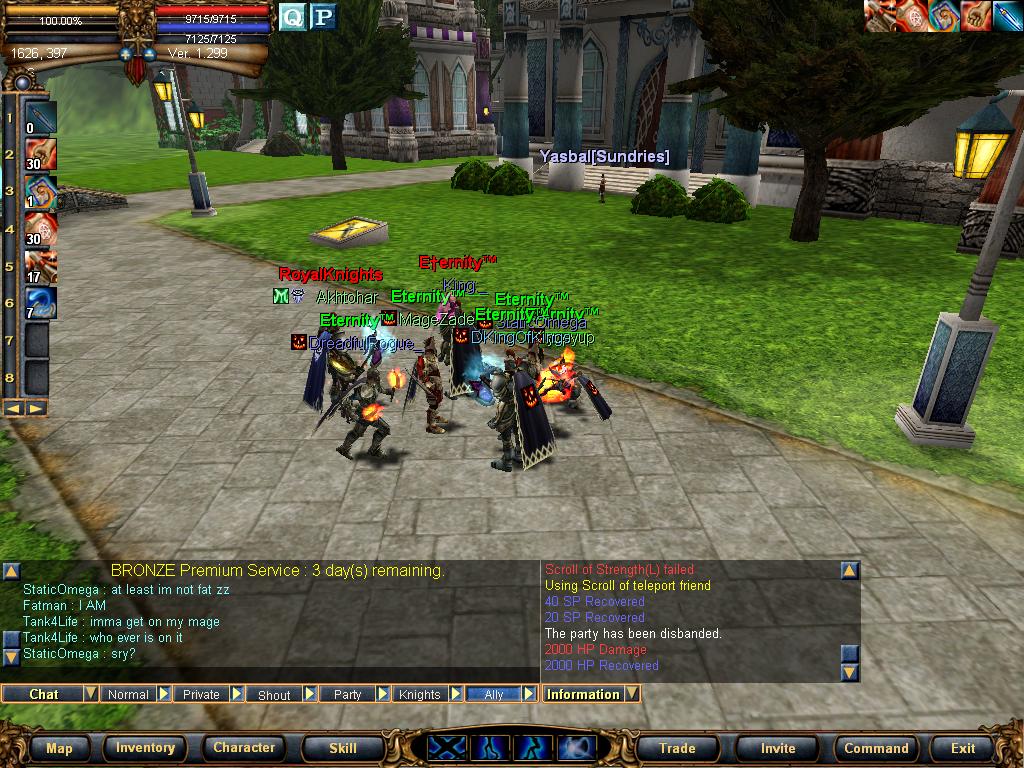Open the Q button at top

(x=292, y=16)
